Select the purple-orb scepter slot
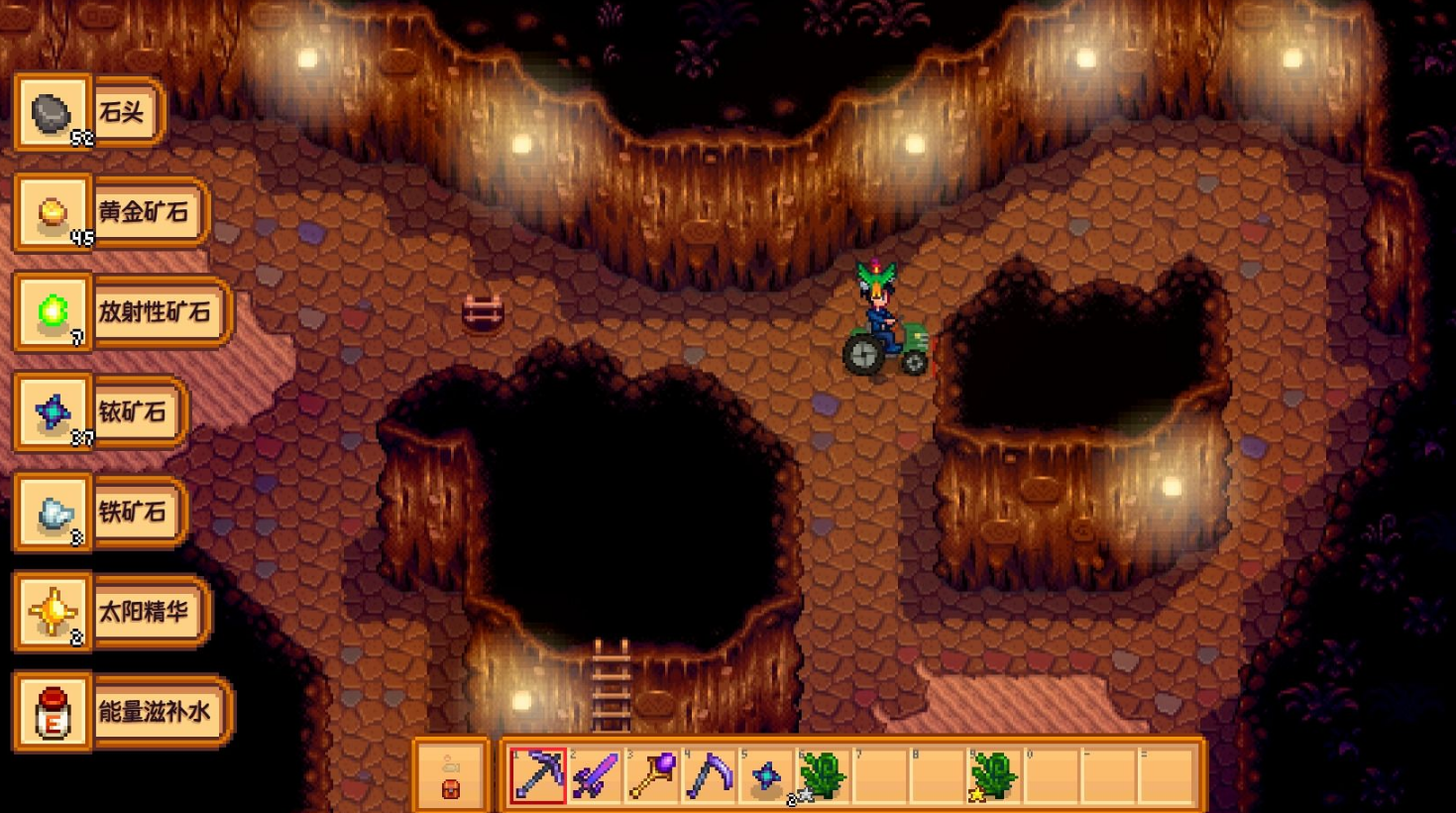This screenshot has width=1456, height=813. 653,774
